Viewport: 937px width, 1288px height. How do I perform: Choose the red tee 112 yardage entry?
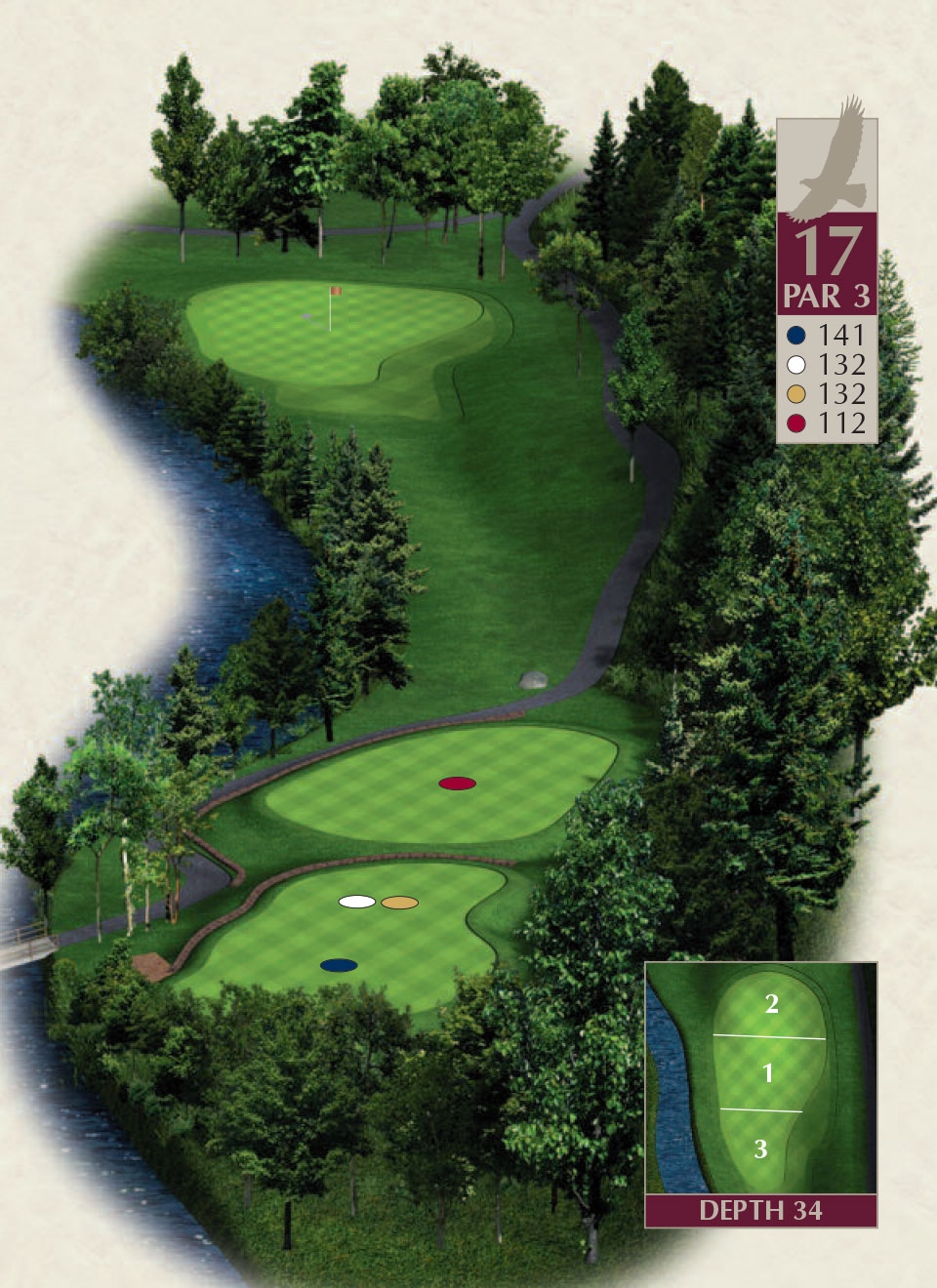click(x=828, y=423)
